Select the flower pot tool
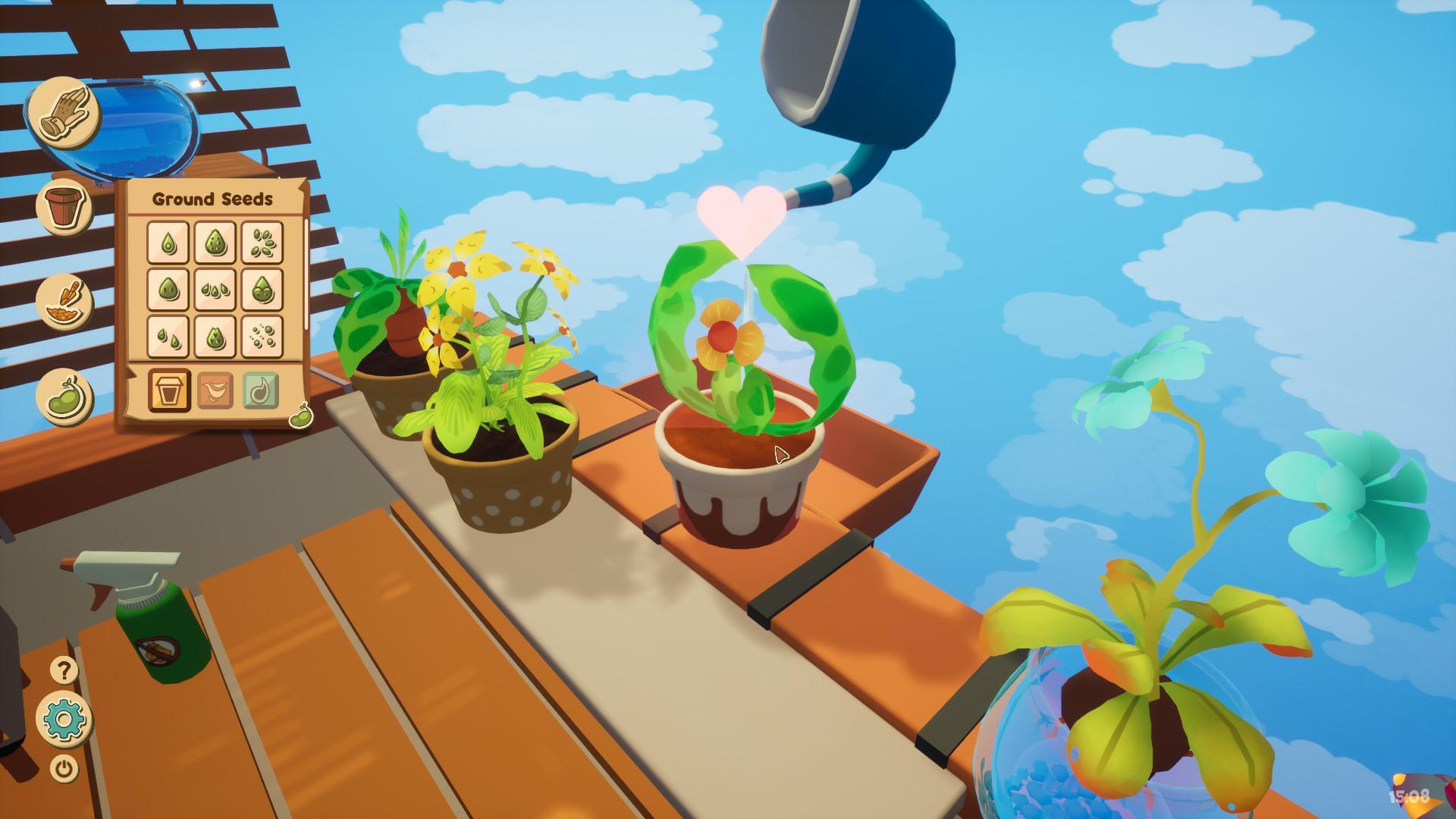This screenshot has height=819, width=1456. [x=64, y=205]
